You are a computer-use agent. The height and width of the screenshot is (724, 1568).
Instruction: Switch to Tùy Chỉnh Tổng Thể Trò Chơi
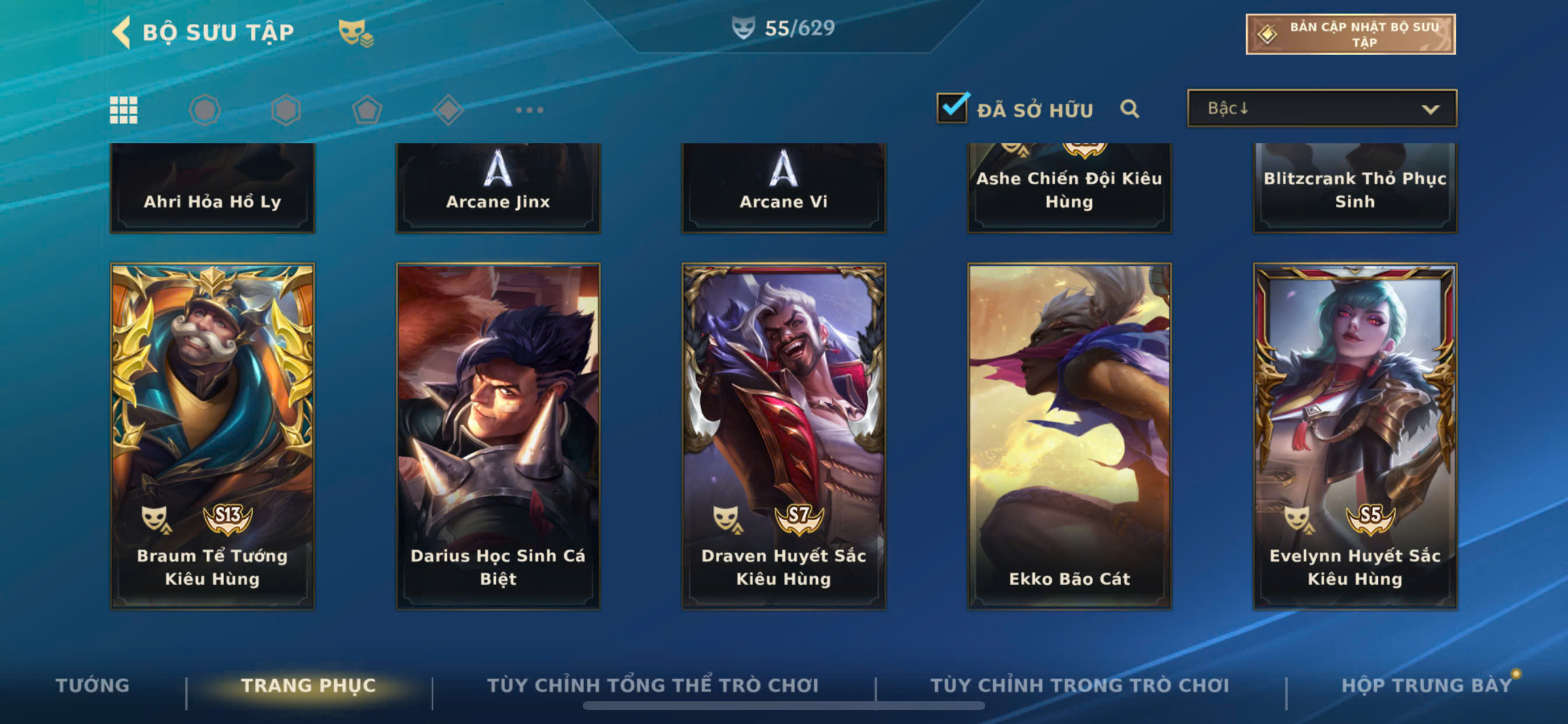click(653, 685)
